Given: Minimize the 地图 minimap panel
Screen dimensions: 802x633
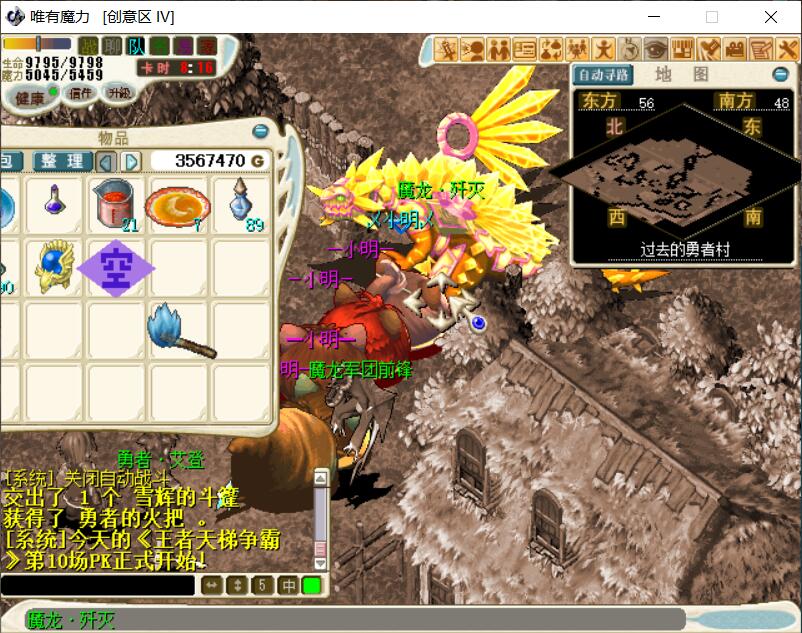Looking at the screenshot, I should coord(780,75).
